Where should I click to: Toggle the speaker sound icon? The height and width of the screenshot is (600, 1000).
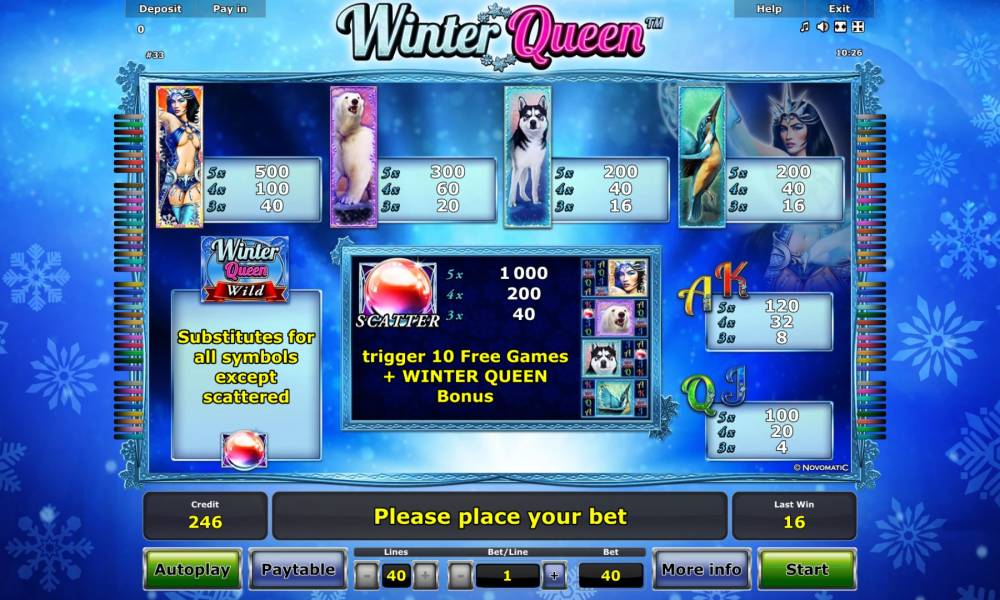click(822, 27)
